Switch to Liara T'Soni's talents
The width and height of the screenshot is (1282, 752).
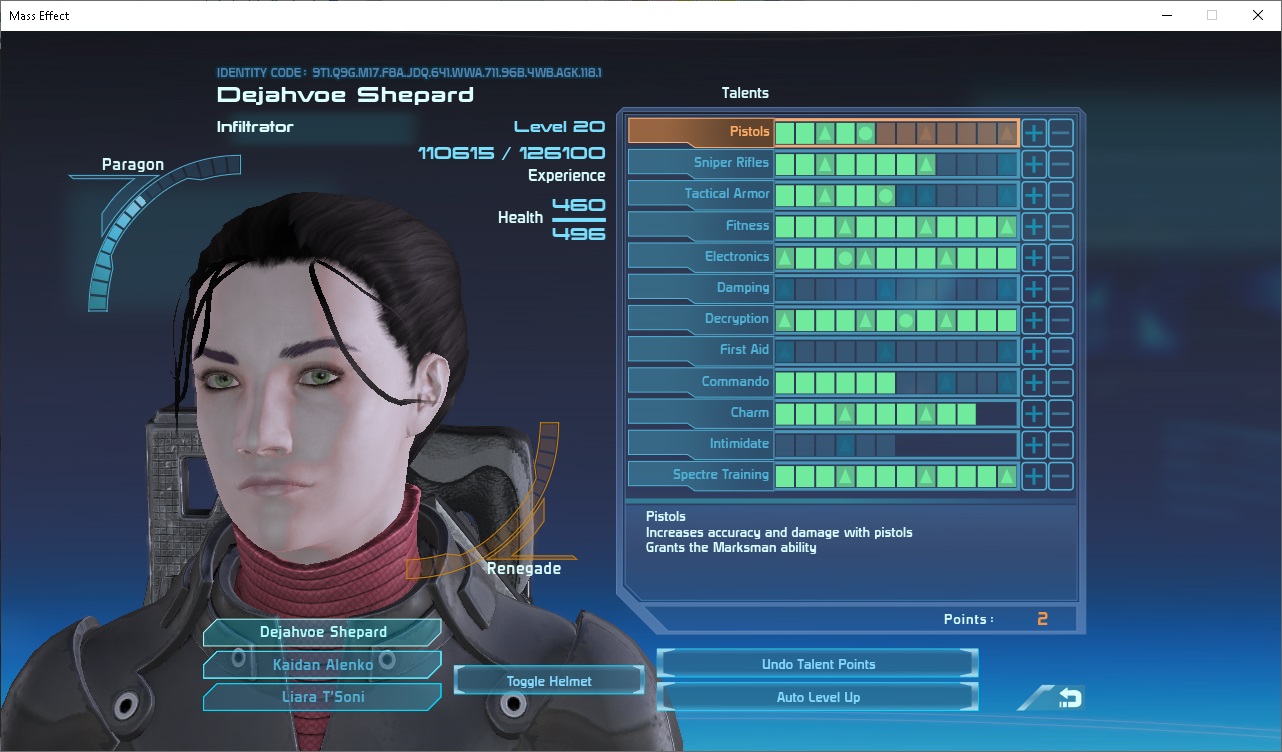[x=321, y=696]
